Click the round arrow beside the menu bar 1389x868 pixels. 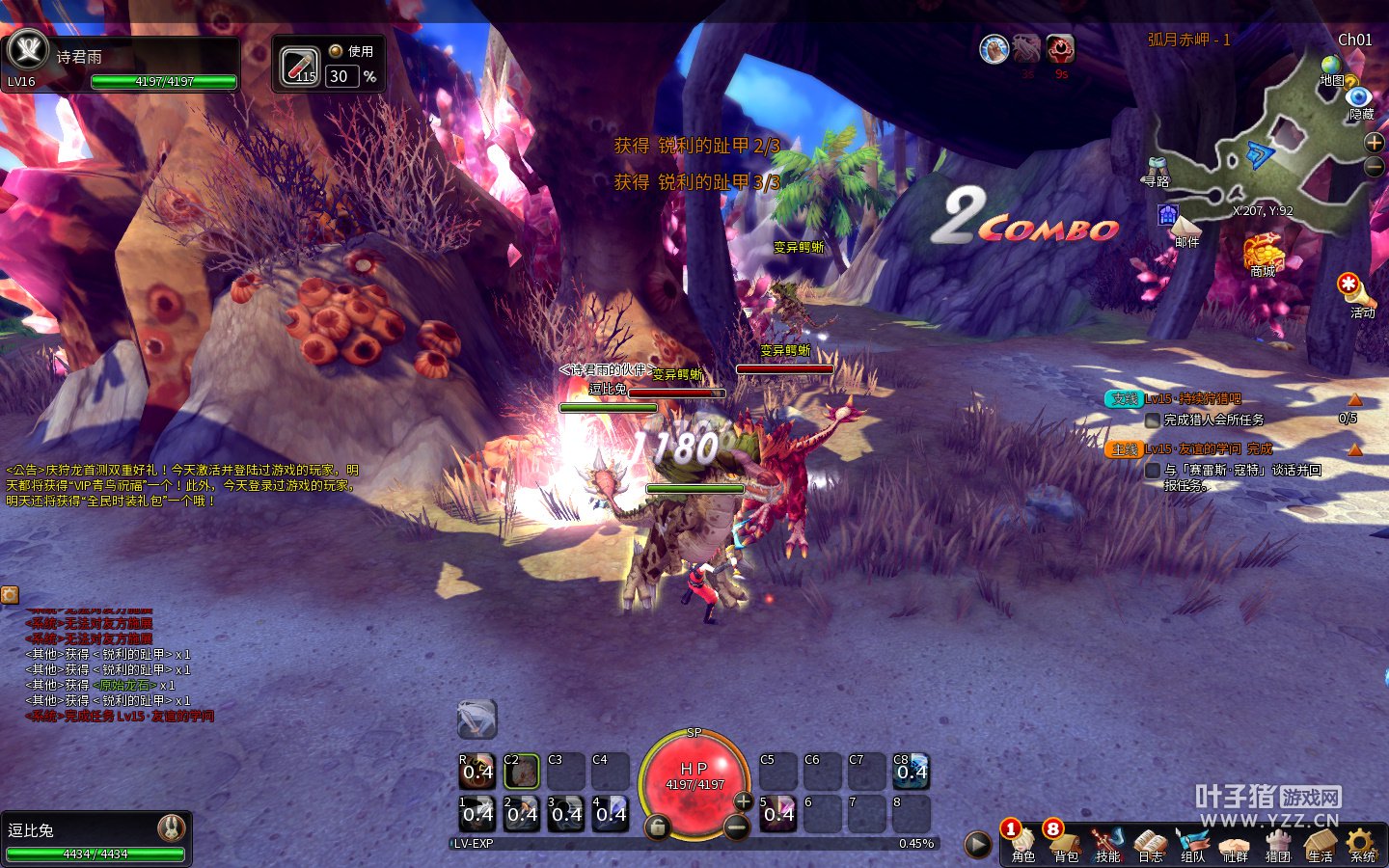[977, 845]
